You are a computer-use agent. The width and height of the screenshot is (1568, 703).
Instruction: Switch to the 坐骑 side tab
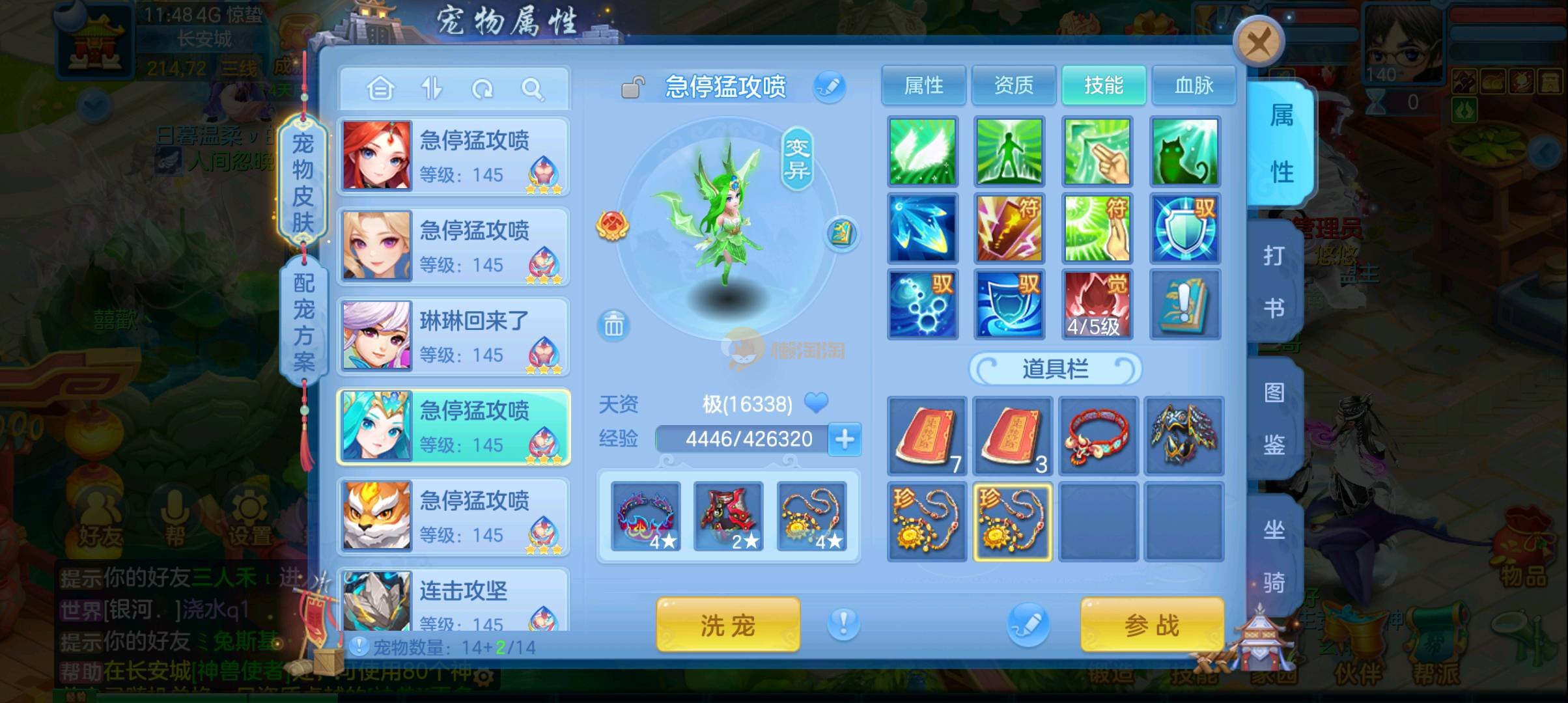tap(1274, 555)
